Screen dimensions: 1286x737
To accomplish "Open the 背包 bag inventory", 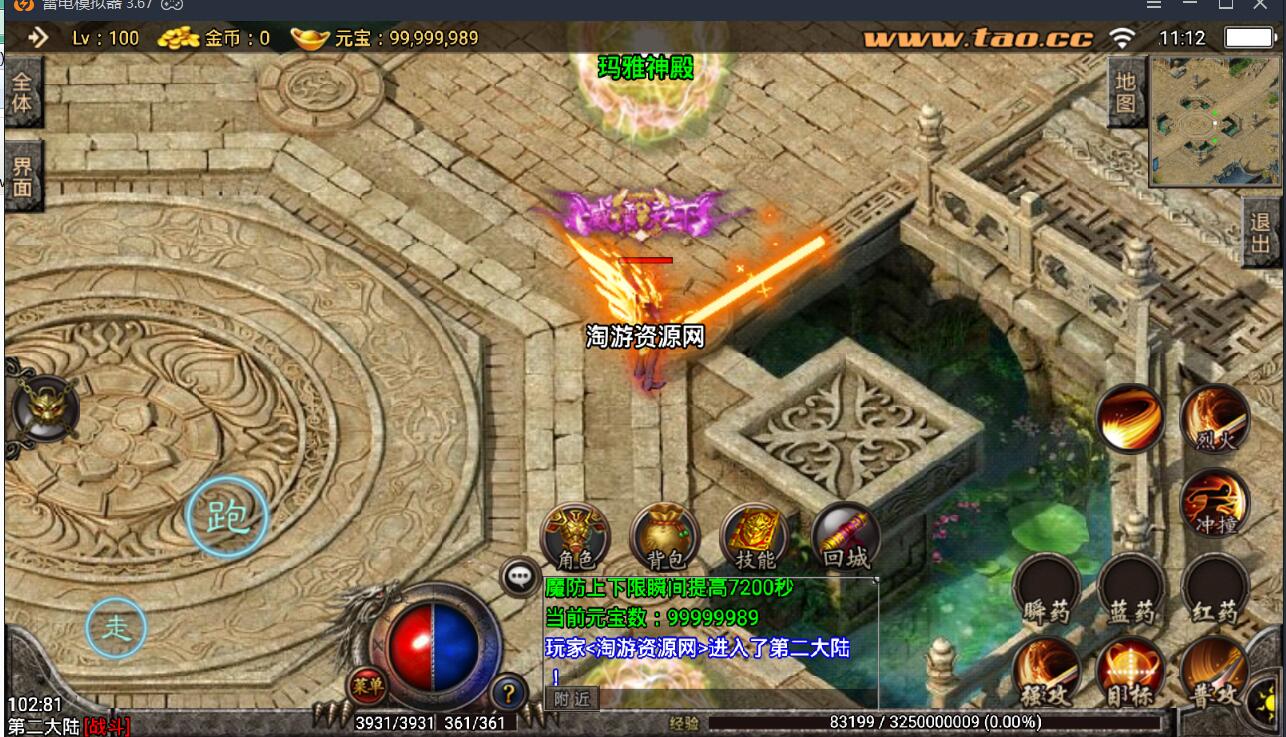I will [665, 538].
